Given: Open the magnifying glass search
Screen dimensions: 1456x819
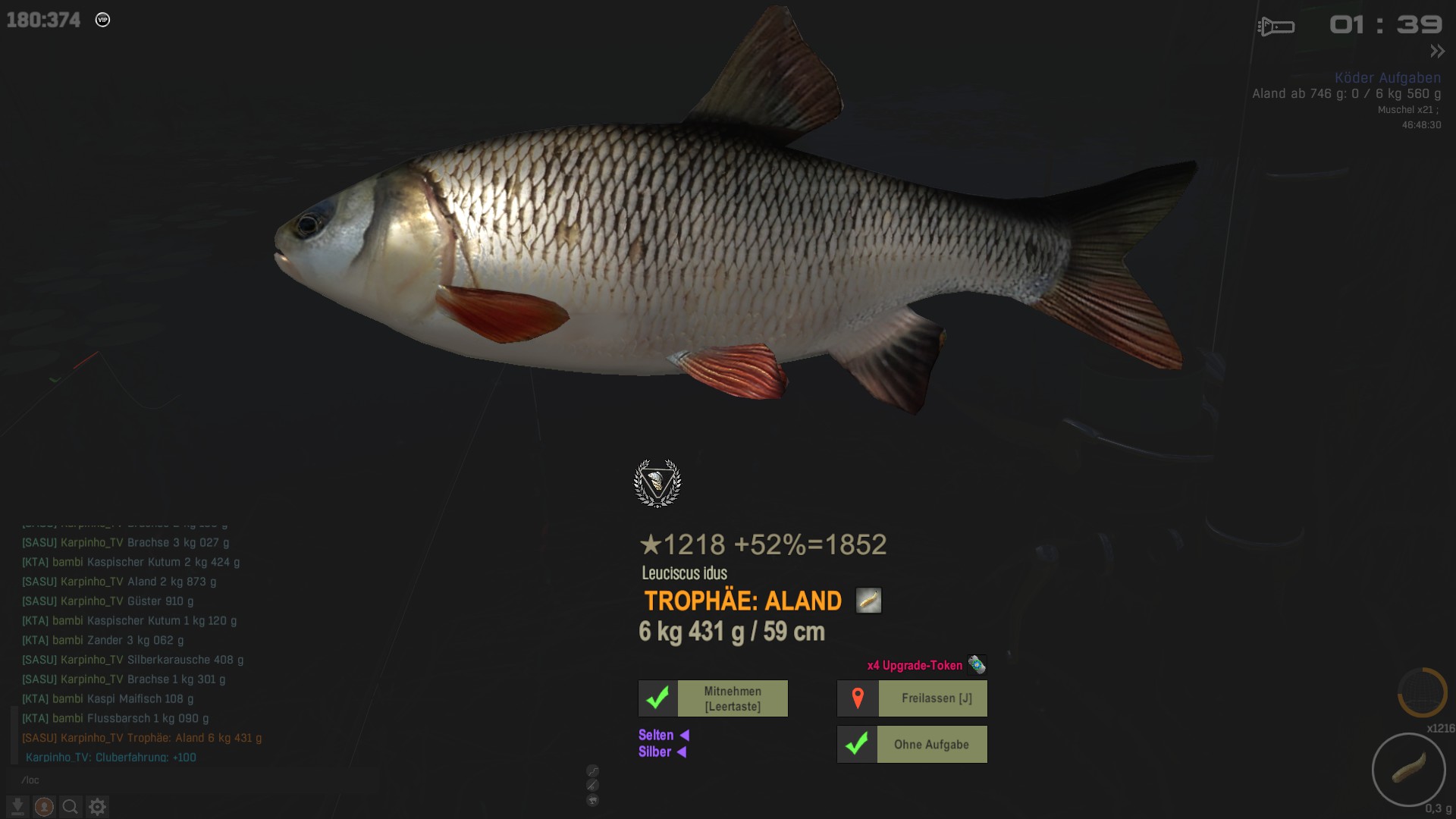Looking at the screenshot, I should point(71,807).
